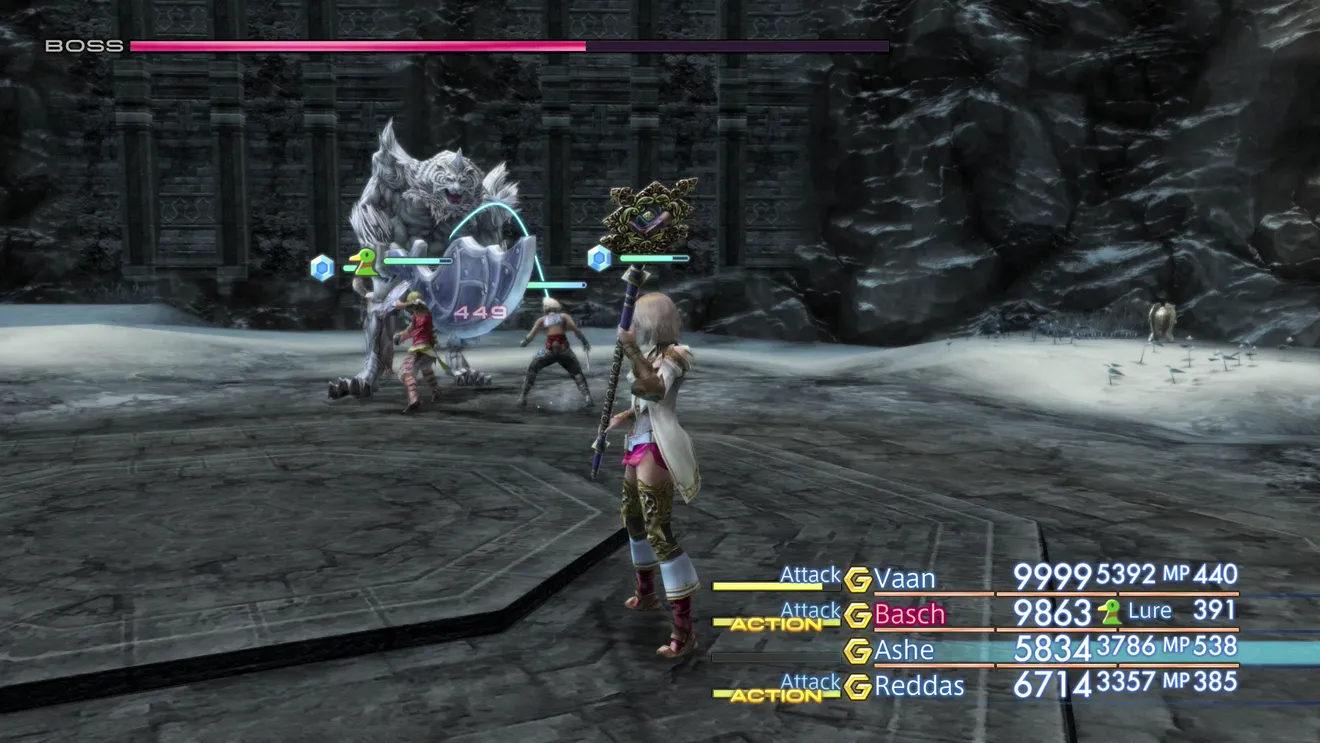
Task: Pick Reddas from the party list
Action: pos(919,686)
